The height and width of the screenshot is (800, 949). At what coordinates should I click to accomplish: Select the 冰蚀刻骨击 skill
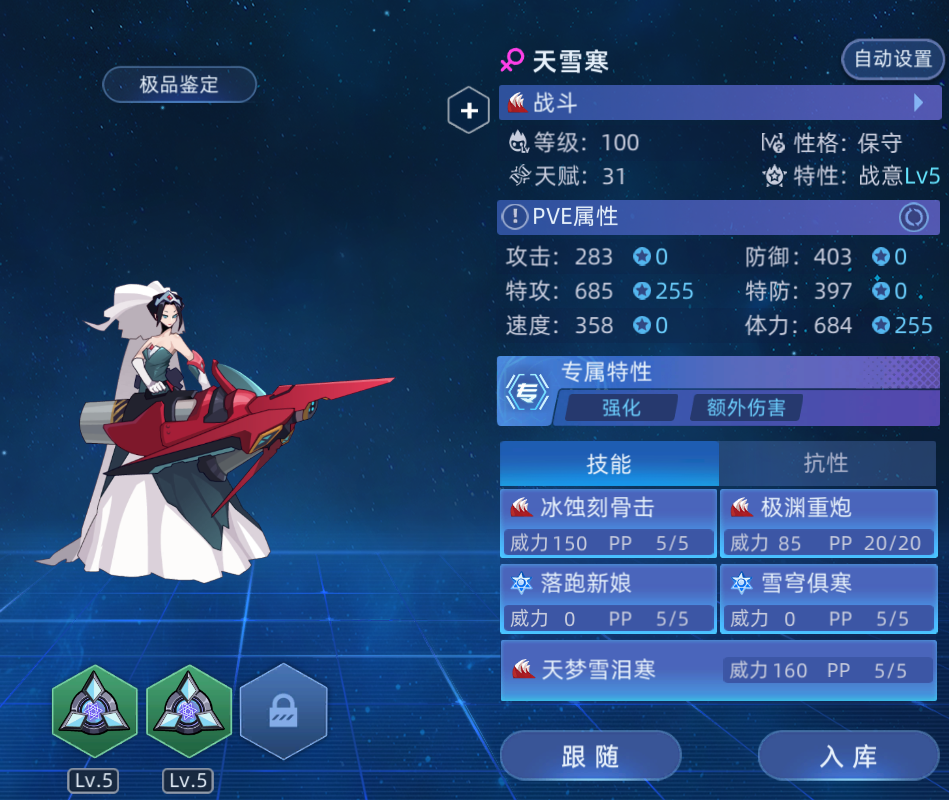tap(608, 522)
